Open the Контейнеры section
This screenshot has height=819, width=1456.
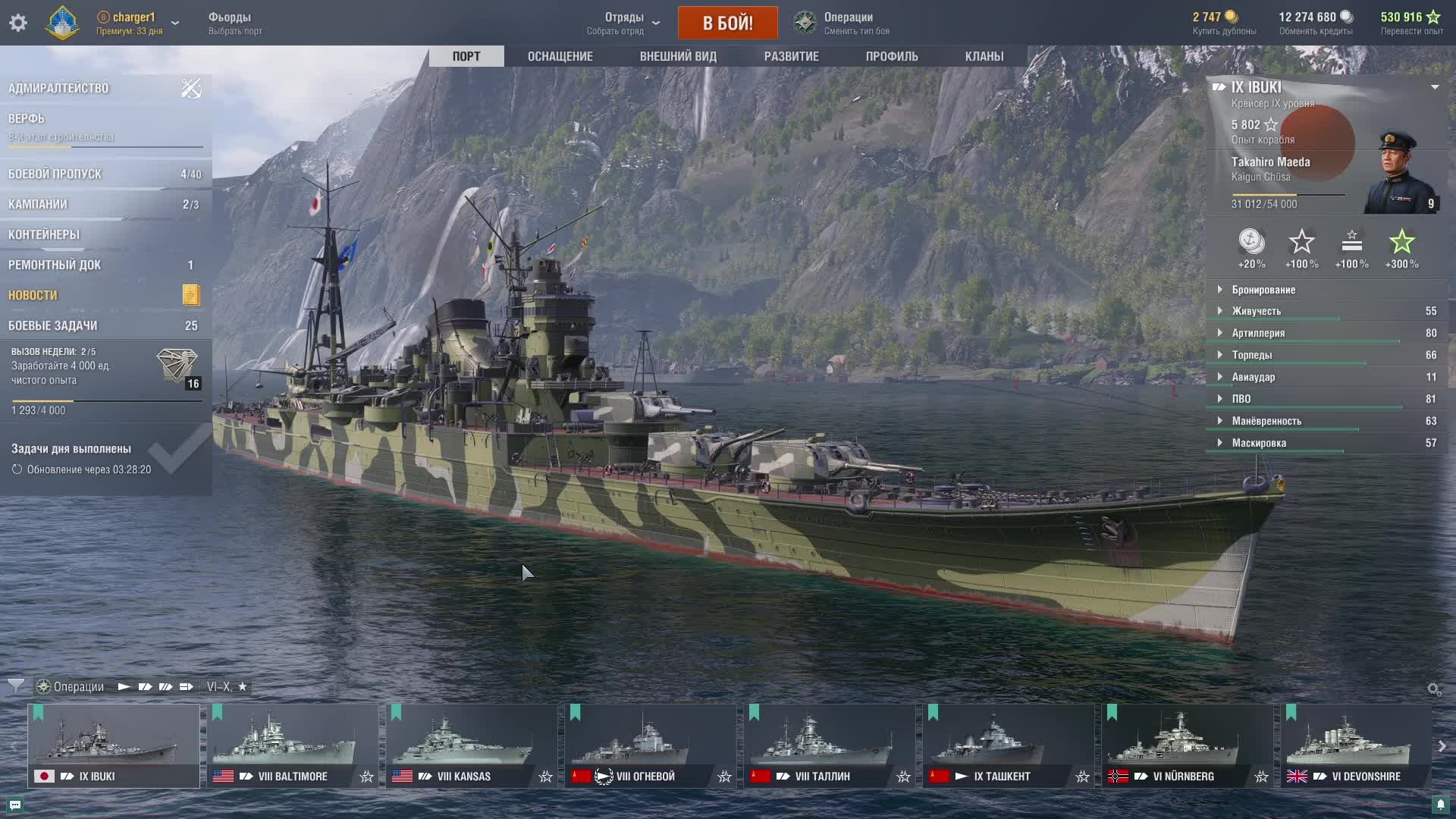44,234
